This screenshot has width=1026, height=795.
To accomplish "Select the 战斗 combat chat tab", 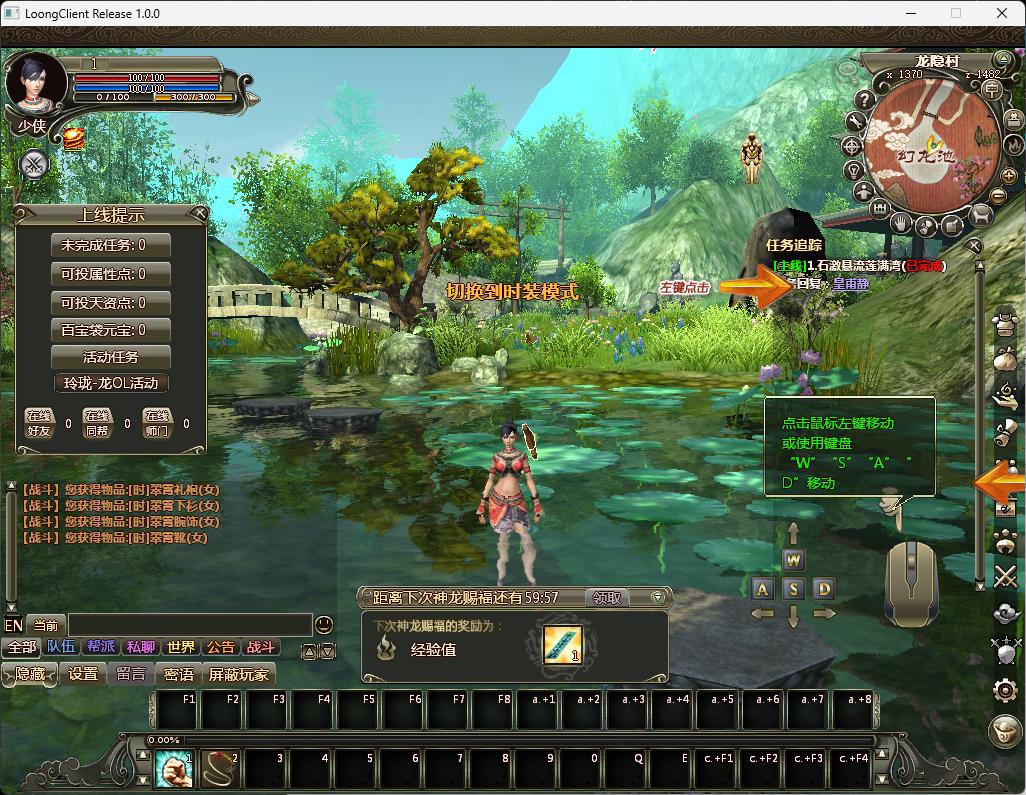I will click(x=260, y=647).
